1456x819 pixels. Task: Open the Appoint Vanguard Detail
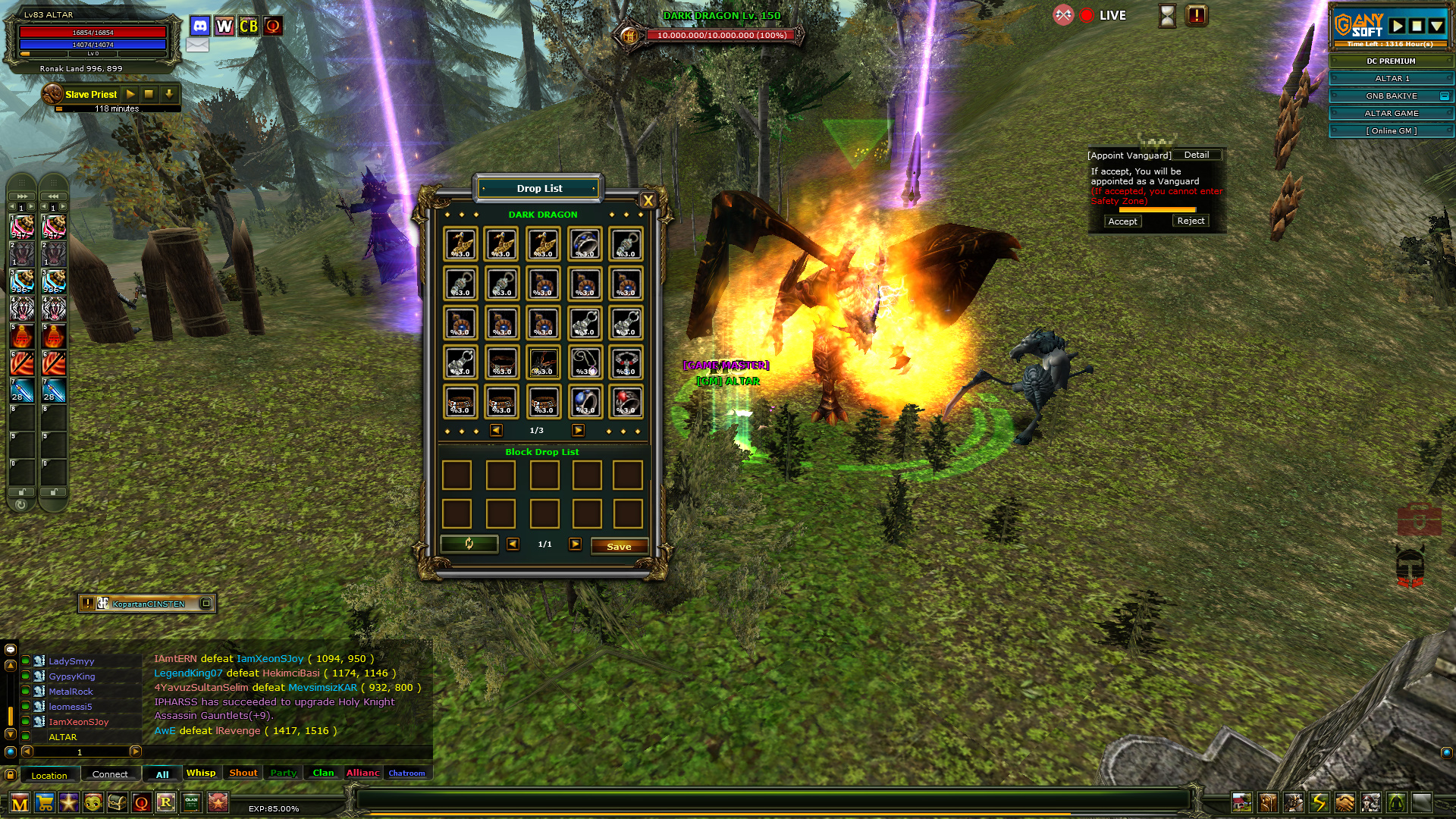tap(1197, 155)
